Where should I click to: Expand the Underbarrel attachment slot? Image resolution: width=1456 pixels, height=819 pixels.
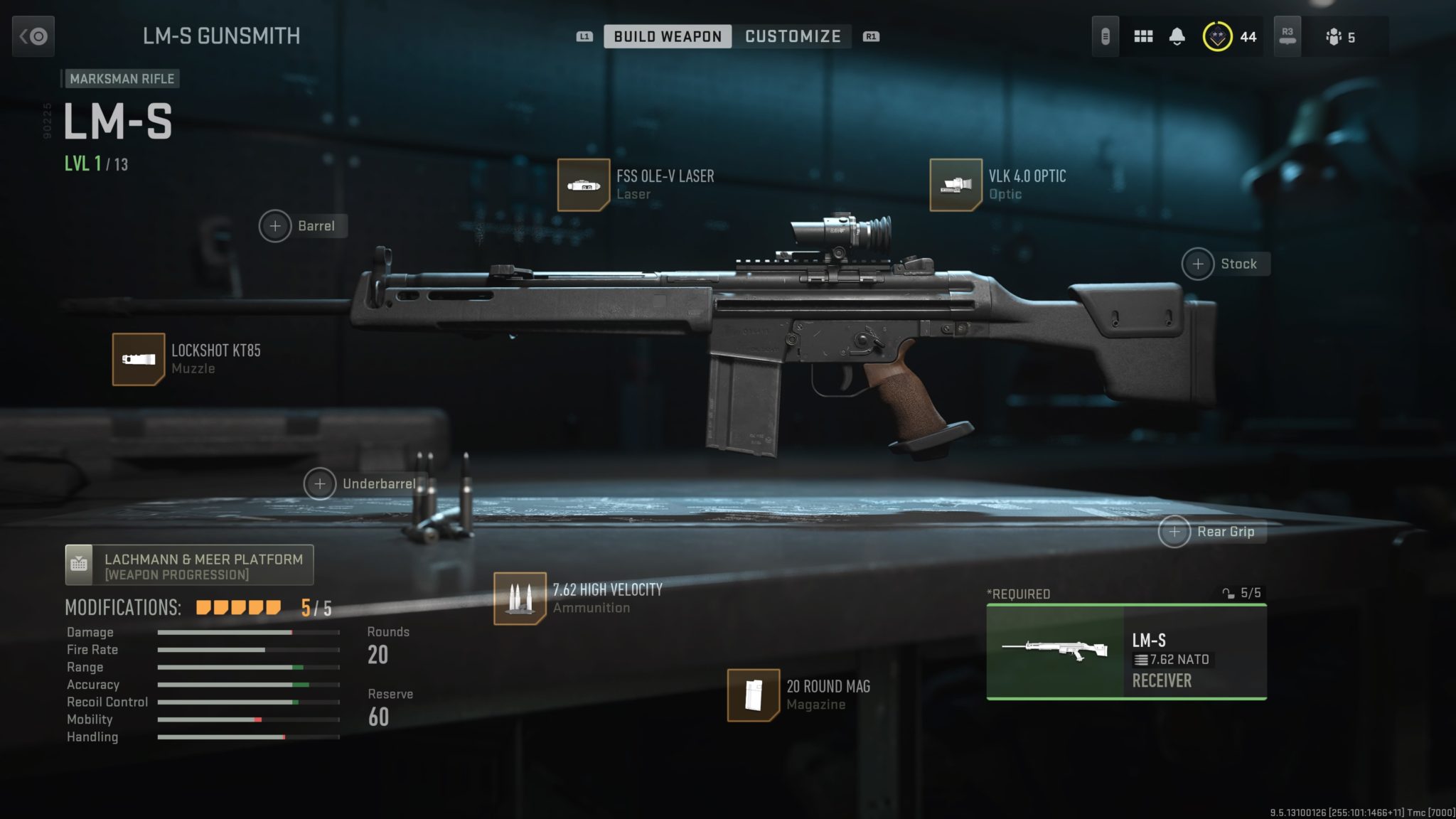point(321,483)
